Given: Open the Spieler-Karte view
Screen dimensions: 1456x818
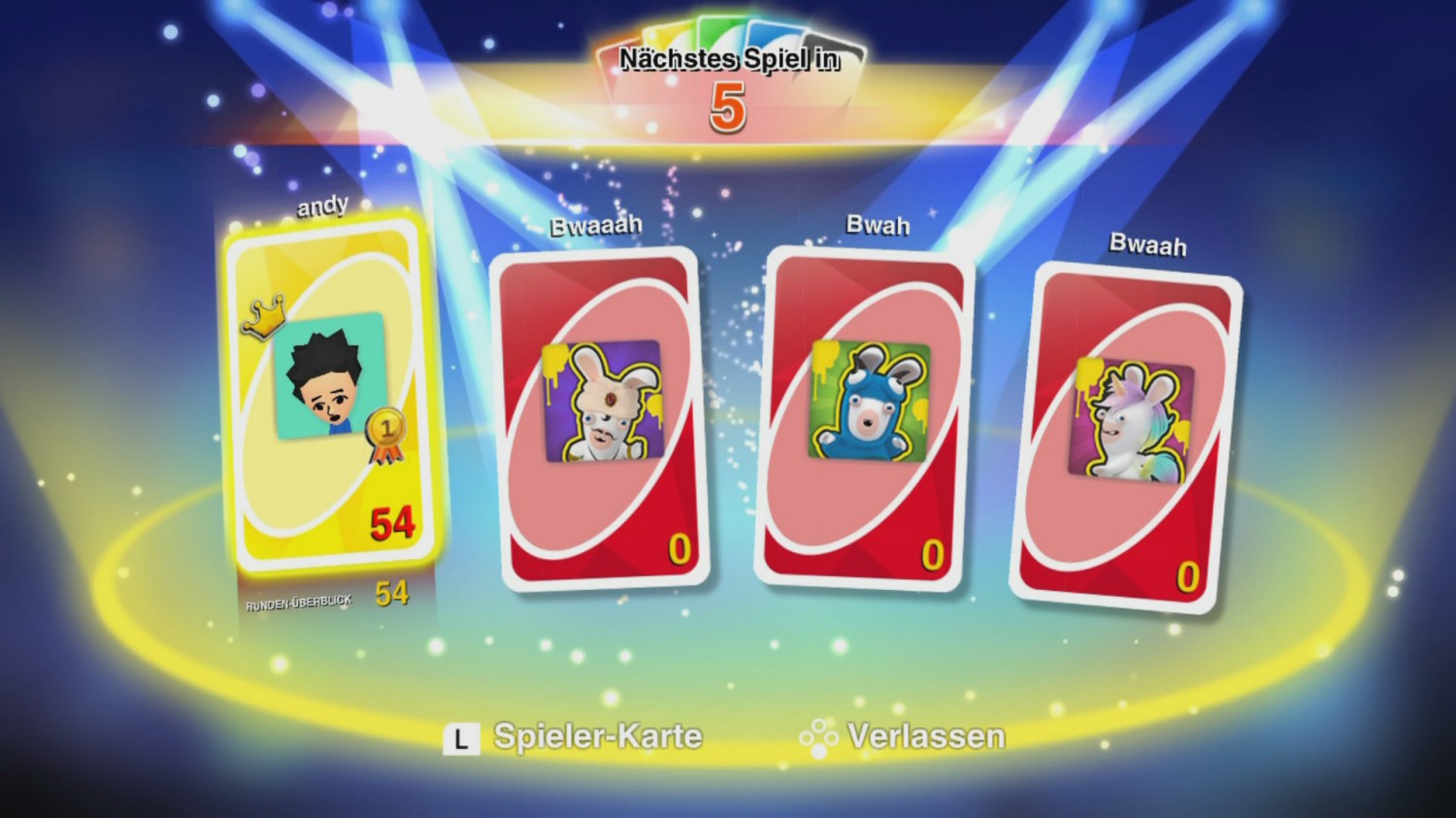Looking at the screenshot, I should click(x=597, y=737).
